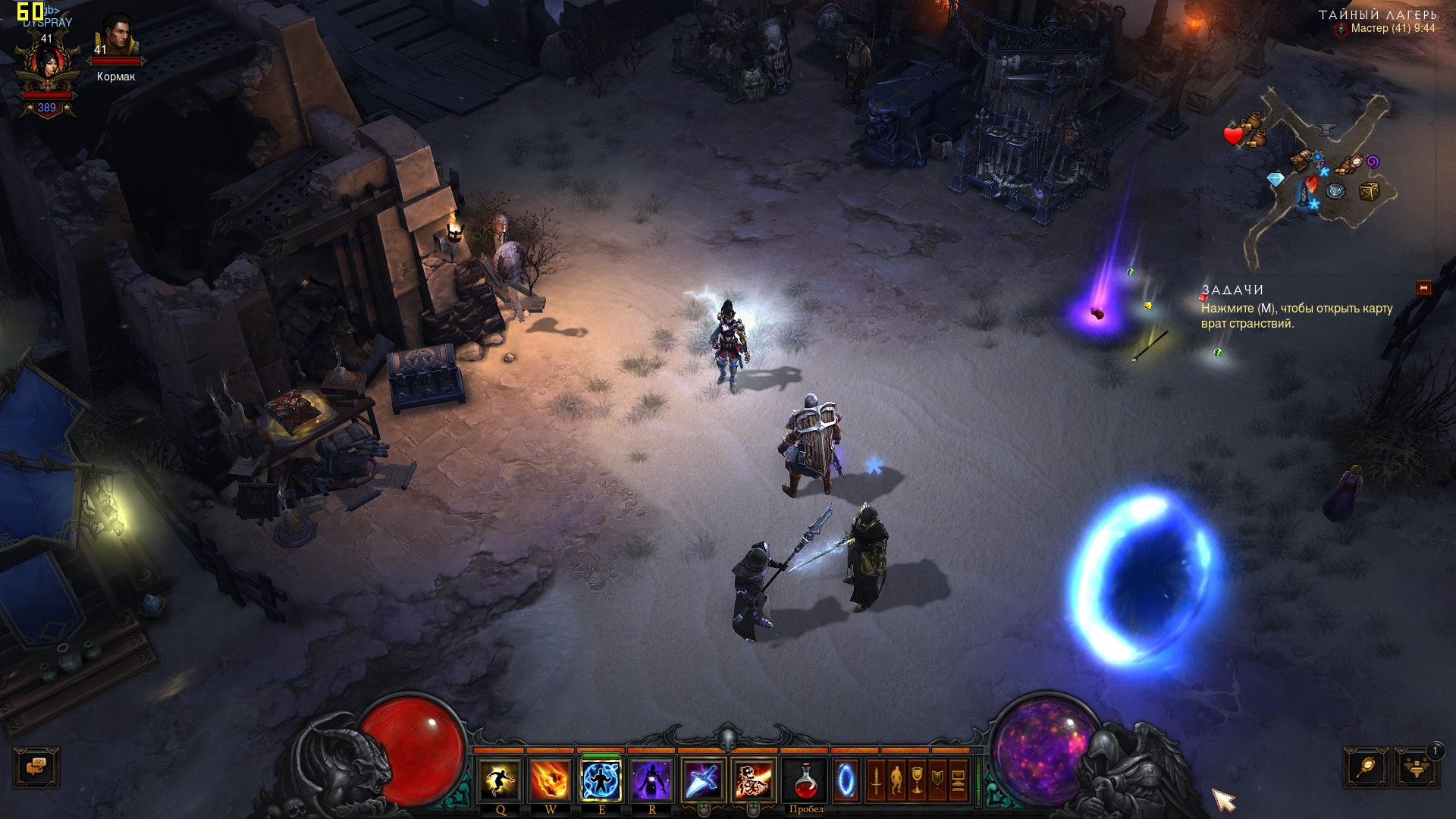Viewport: 1456px width, 819px height.
Task: Open the shield banner menu button
Action: [938, 780]
